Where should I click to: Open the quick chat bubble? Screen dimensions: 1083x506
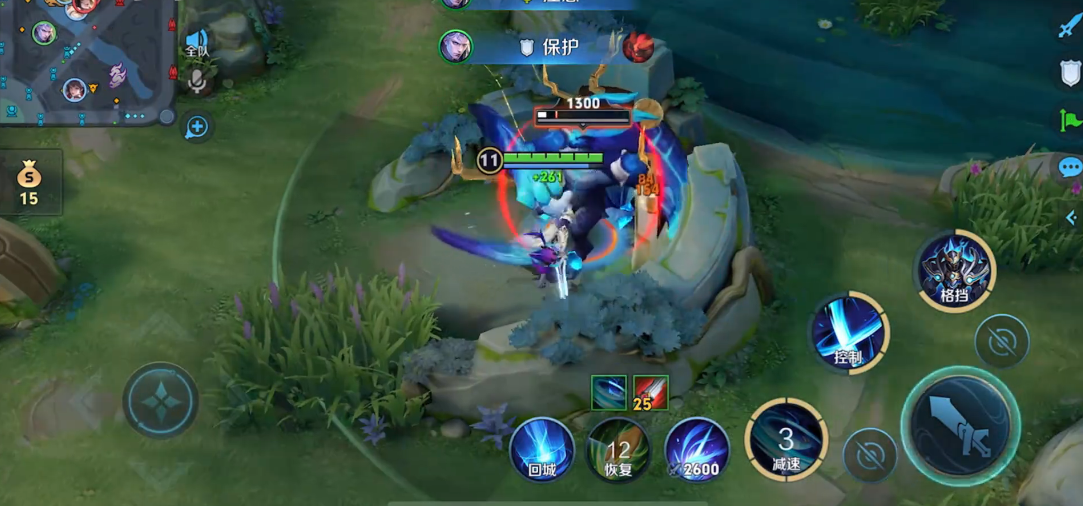(1070, 167)
